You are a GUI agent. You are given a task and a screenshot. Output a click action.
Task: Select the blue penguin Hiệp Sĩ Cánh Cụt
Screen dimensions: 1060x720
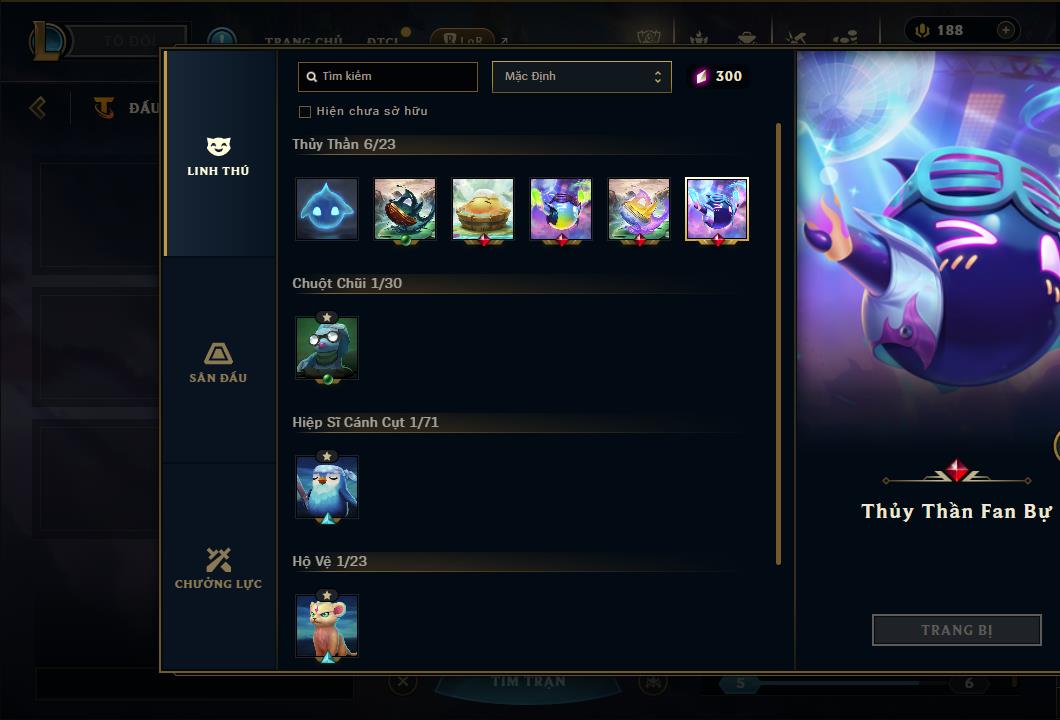(327, 487)
